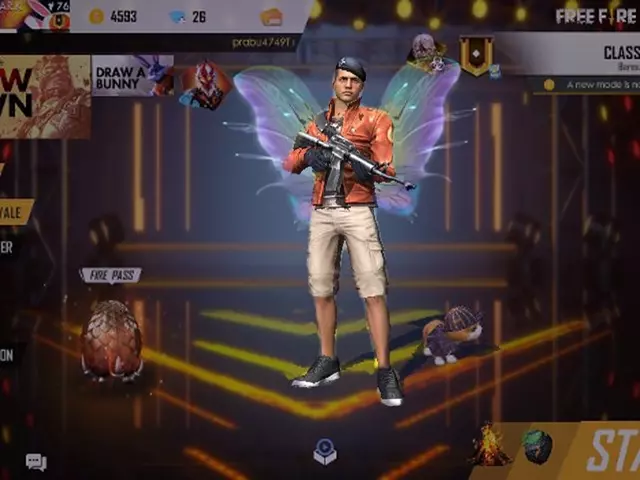Open the Fire Pass dragon egg
Screen dimensions: 640x480
click(111, 339)
